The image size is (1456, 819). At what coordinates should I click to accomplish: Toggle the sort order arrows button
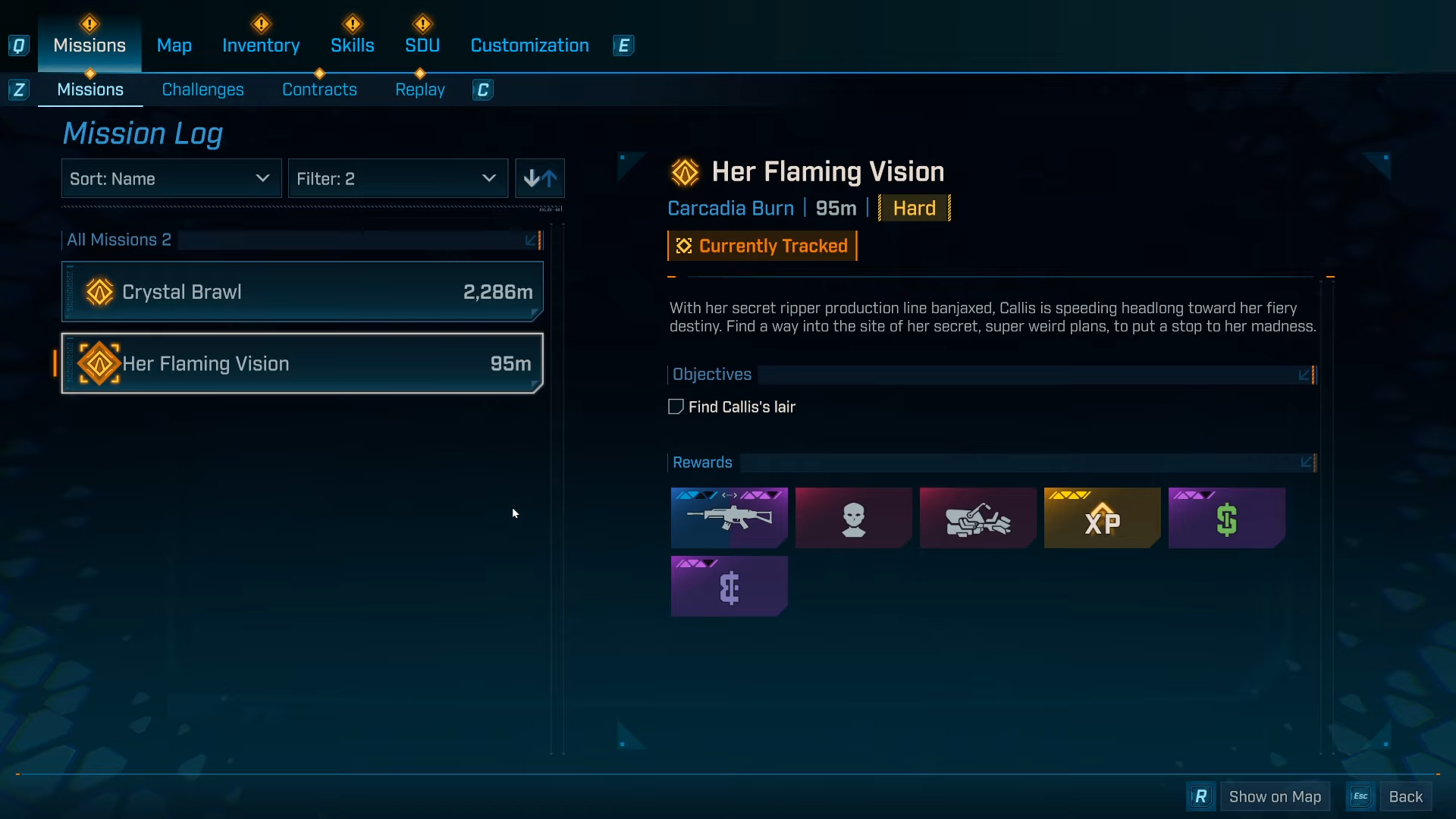pos(540,179)
